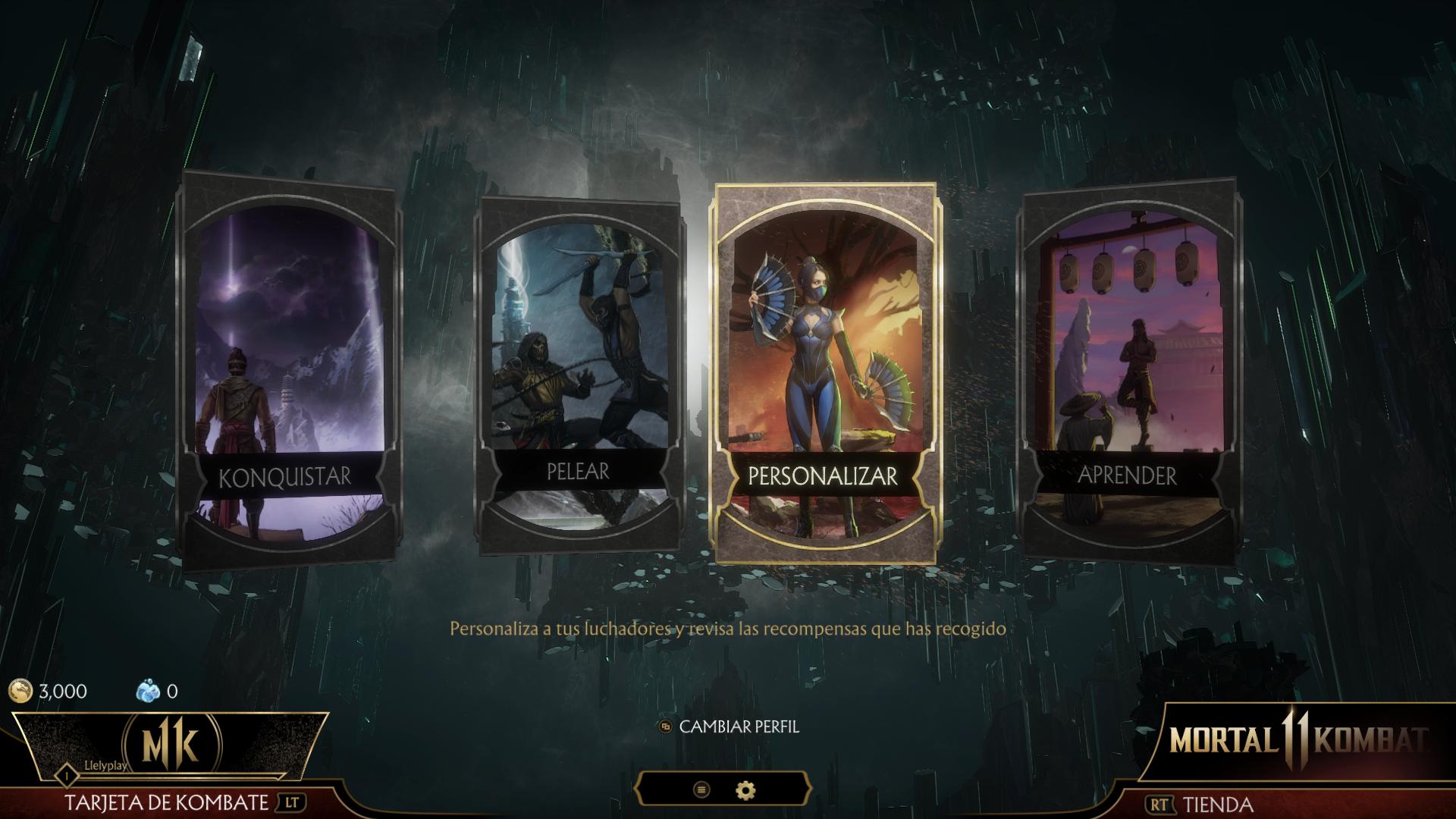This screenshot has height=819, width=1456.
Task: Open the Tarjeta de Kombate panel
Action: click(x=167, y=802)
